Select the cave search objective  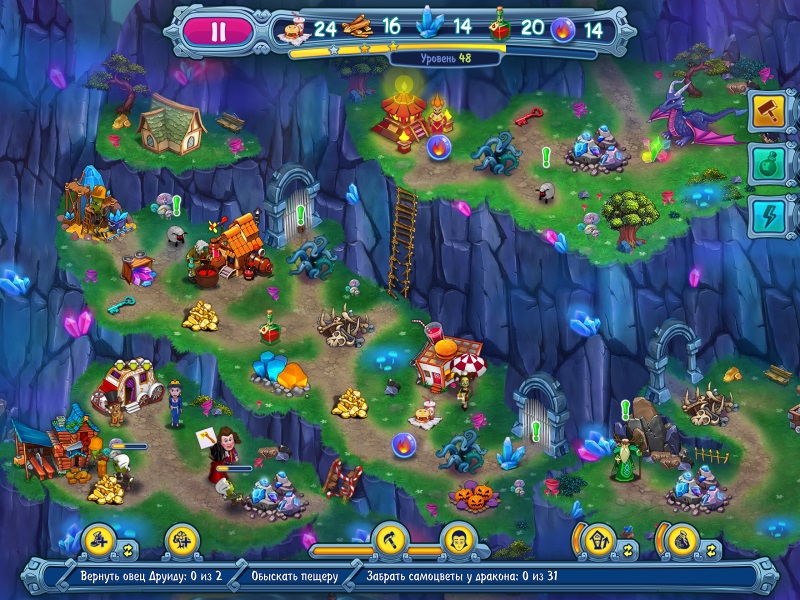296,577
